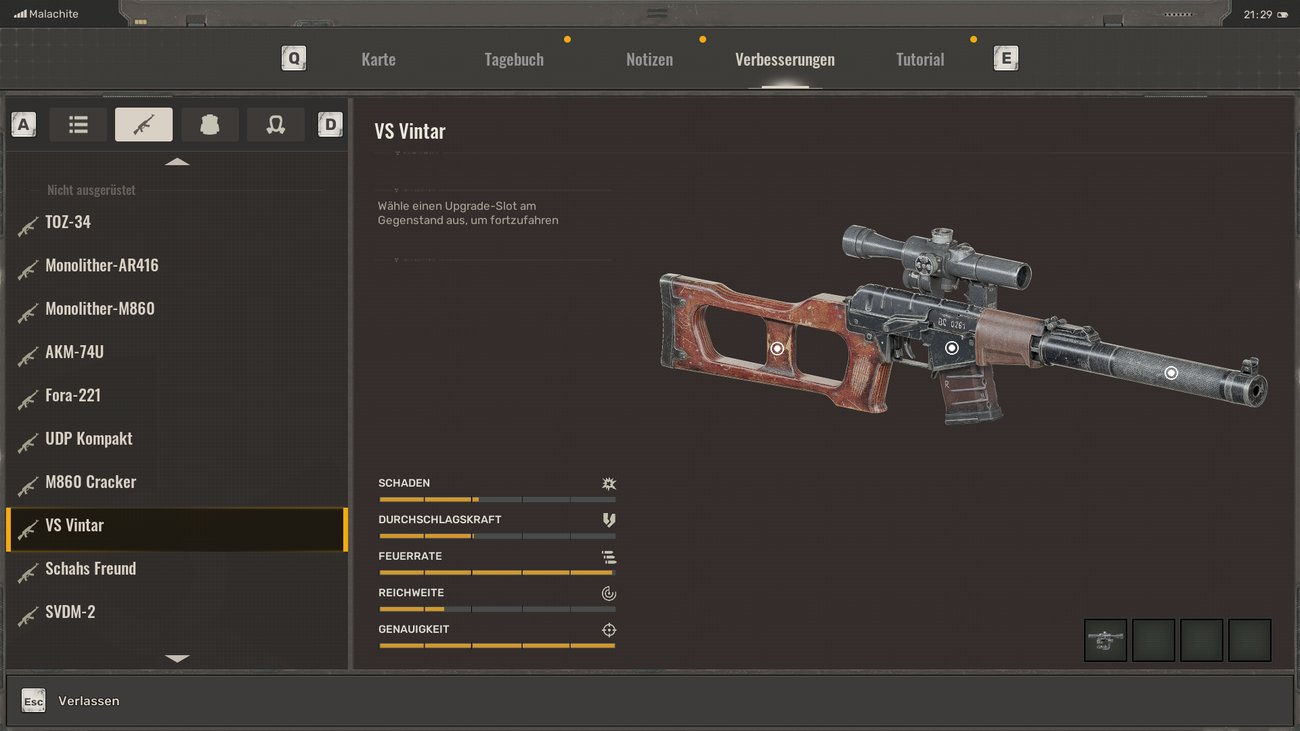This screenshot has height=731, width=1300.
Task: Switch to the Tagebuch tab
Action: coord(514,59)
